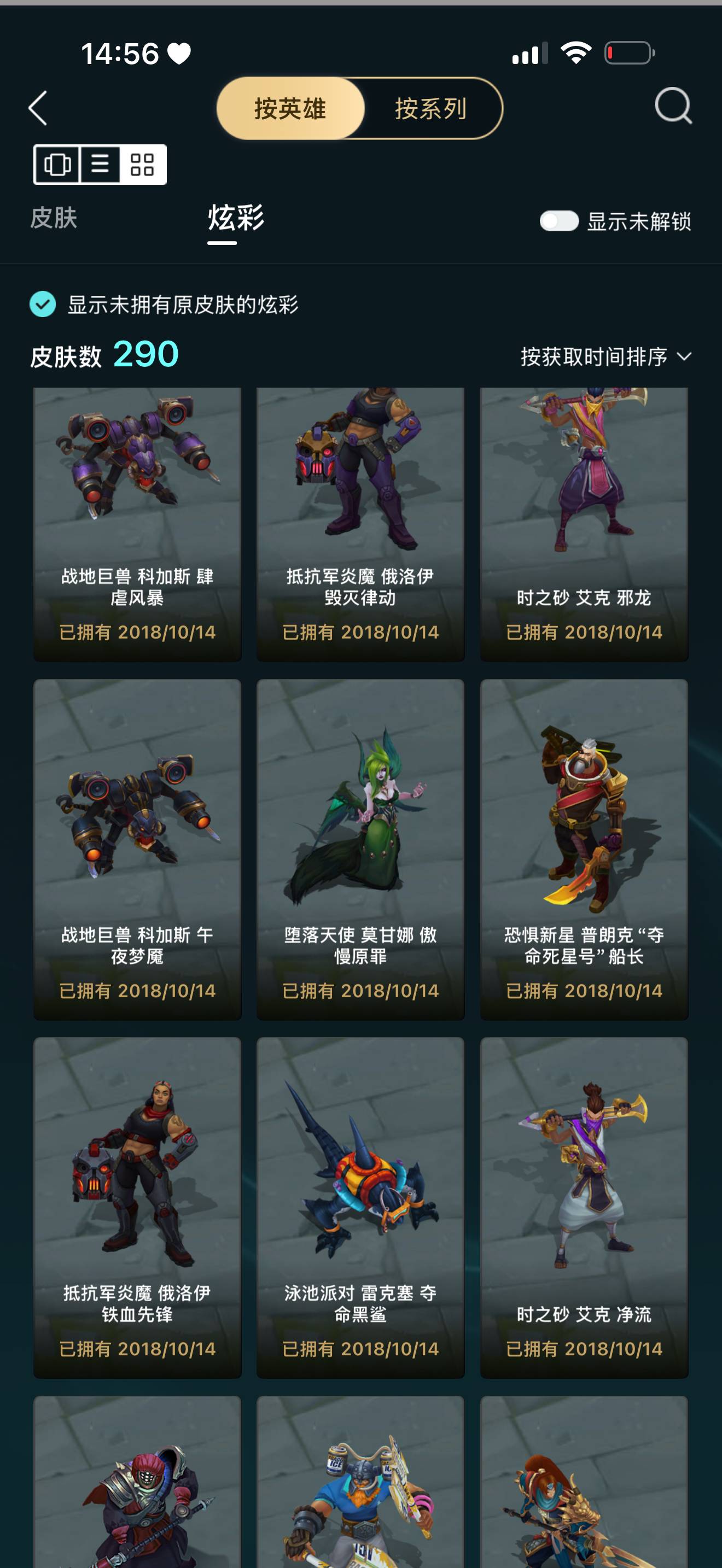This screenshot has height=1568, width=722.
Task: Tap the back arrow icon
Action: pos(38,108)
